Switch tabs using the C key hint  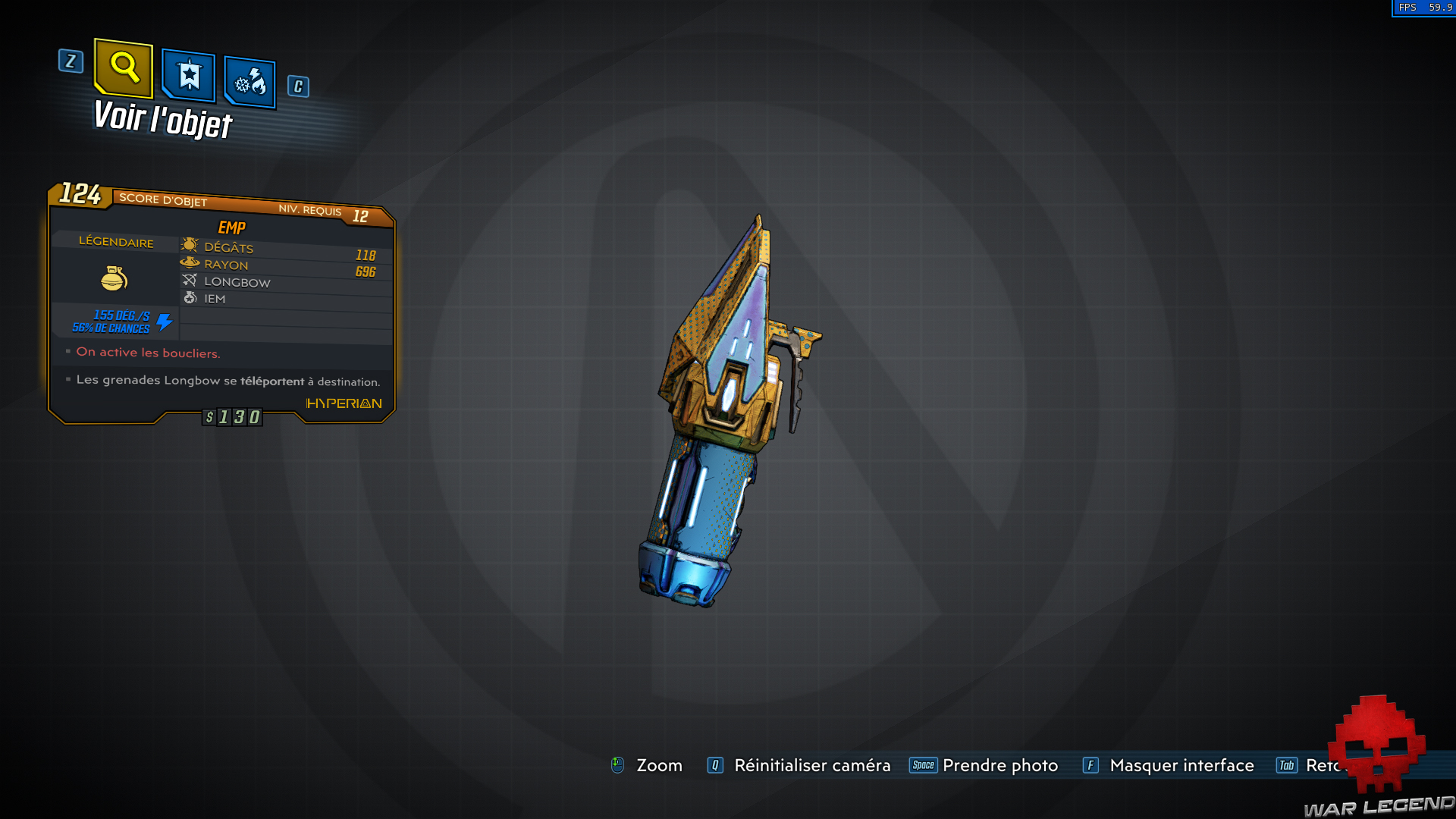297,86
